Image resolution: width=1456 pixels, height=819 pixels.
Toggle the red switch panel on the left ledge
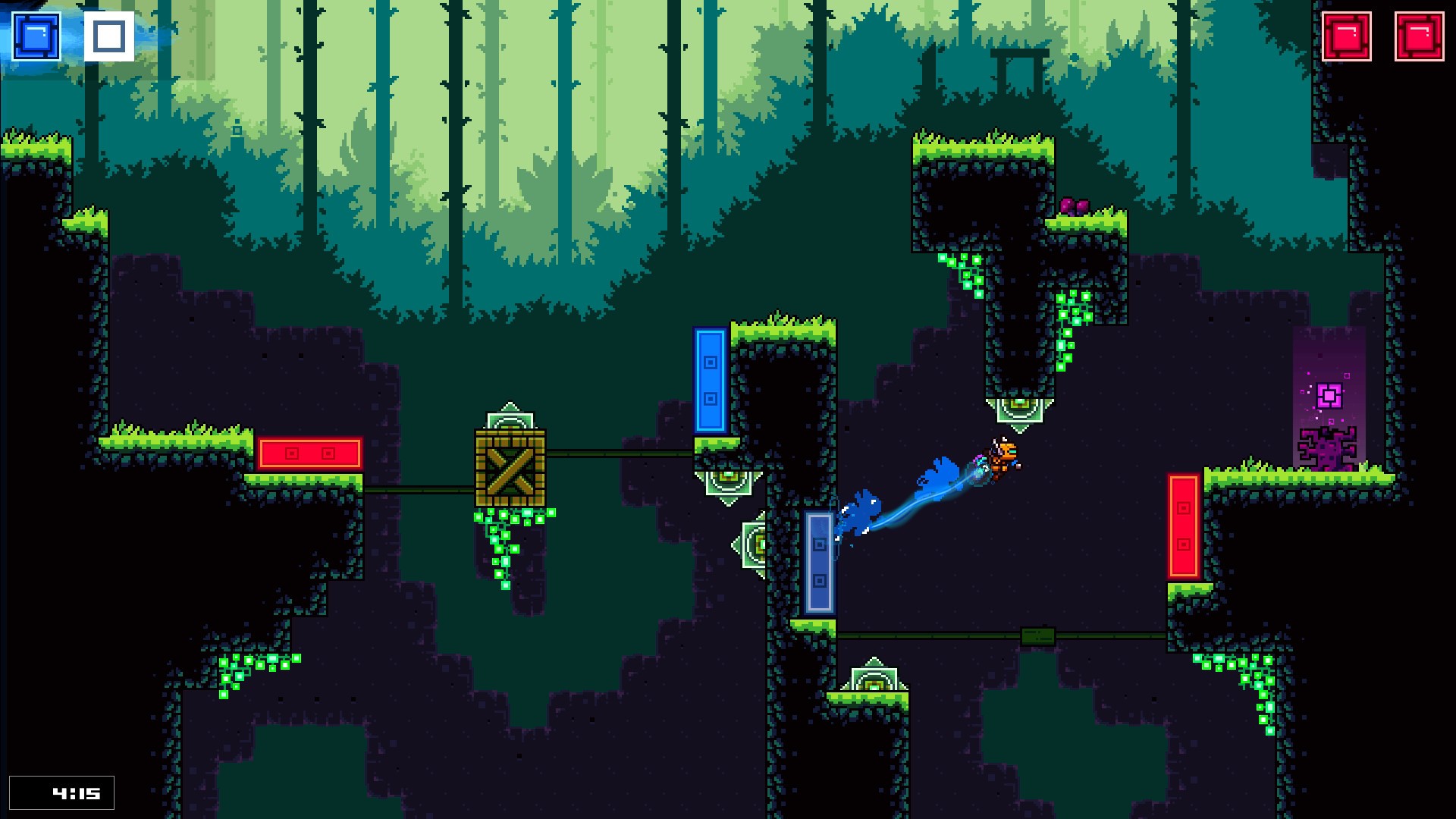pyautogui.click(x=309, y=453)
